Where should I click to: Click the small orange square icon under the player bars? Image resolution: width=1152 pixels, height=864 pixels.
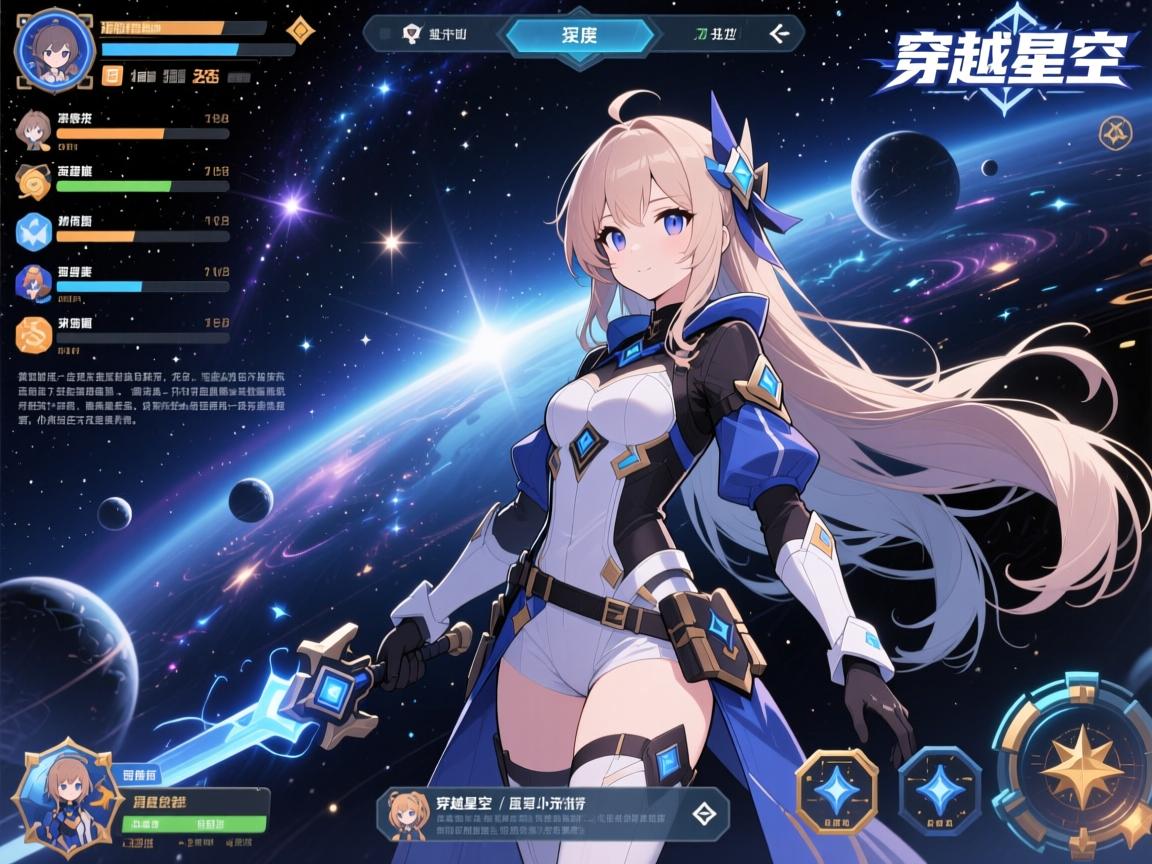112,73
